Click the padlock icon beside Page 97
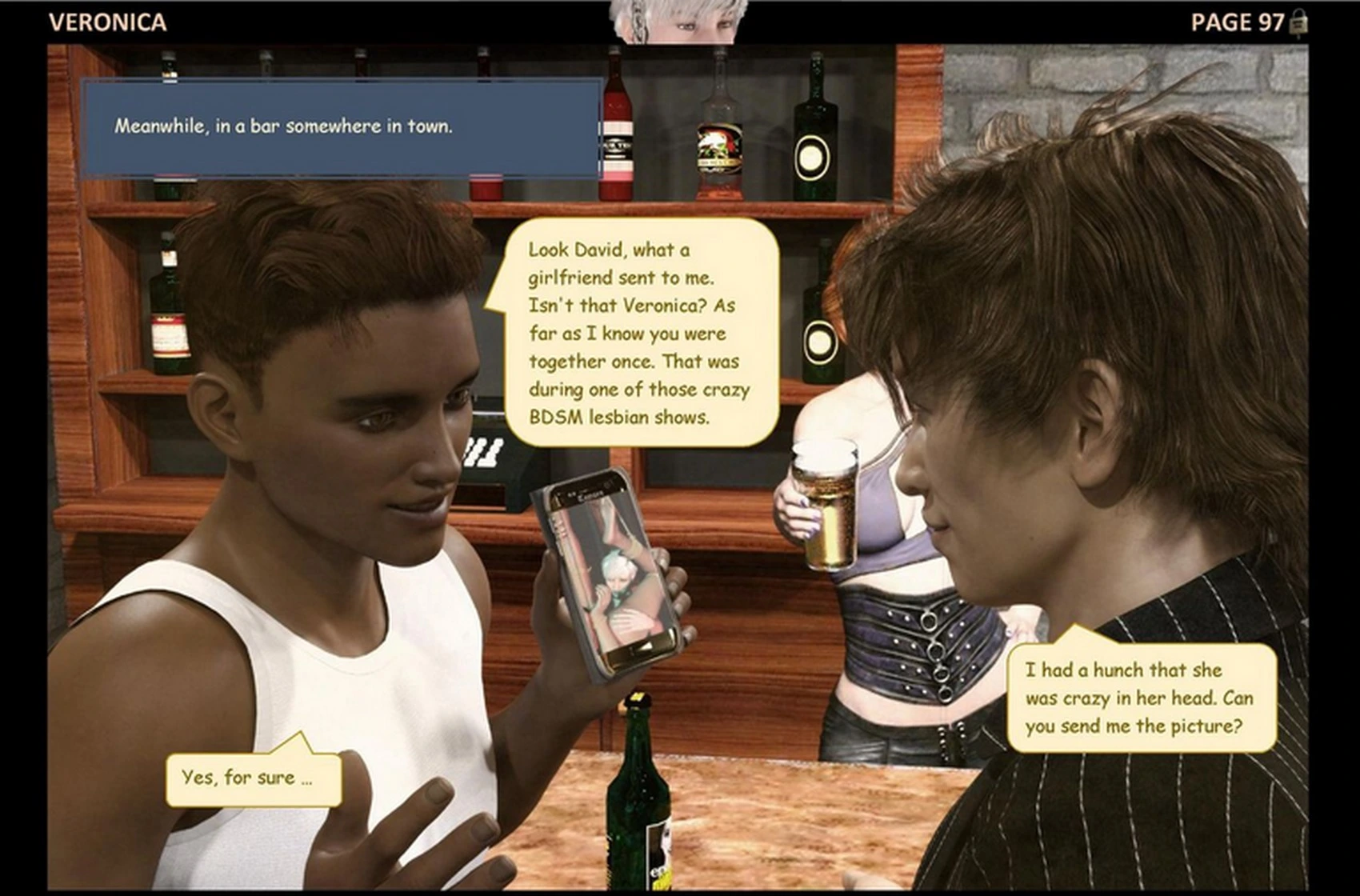 [1299, 22]
